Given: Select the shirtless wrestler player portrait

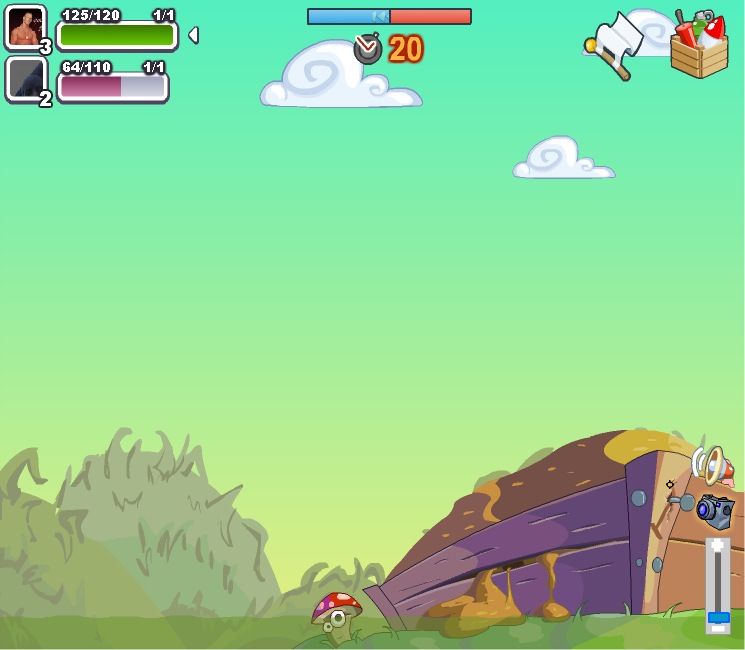Looking at the screenshot, I should pyautogui.click(x=25, y=27).
